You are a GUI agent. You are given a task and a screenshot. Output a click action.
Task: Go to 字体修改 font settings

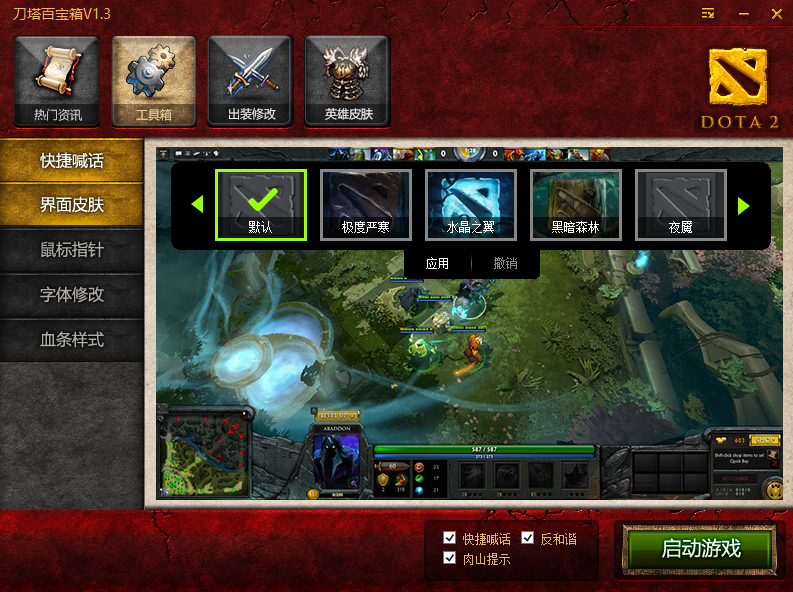(x=72, y=296)
